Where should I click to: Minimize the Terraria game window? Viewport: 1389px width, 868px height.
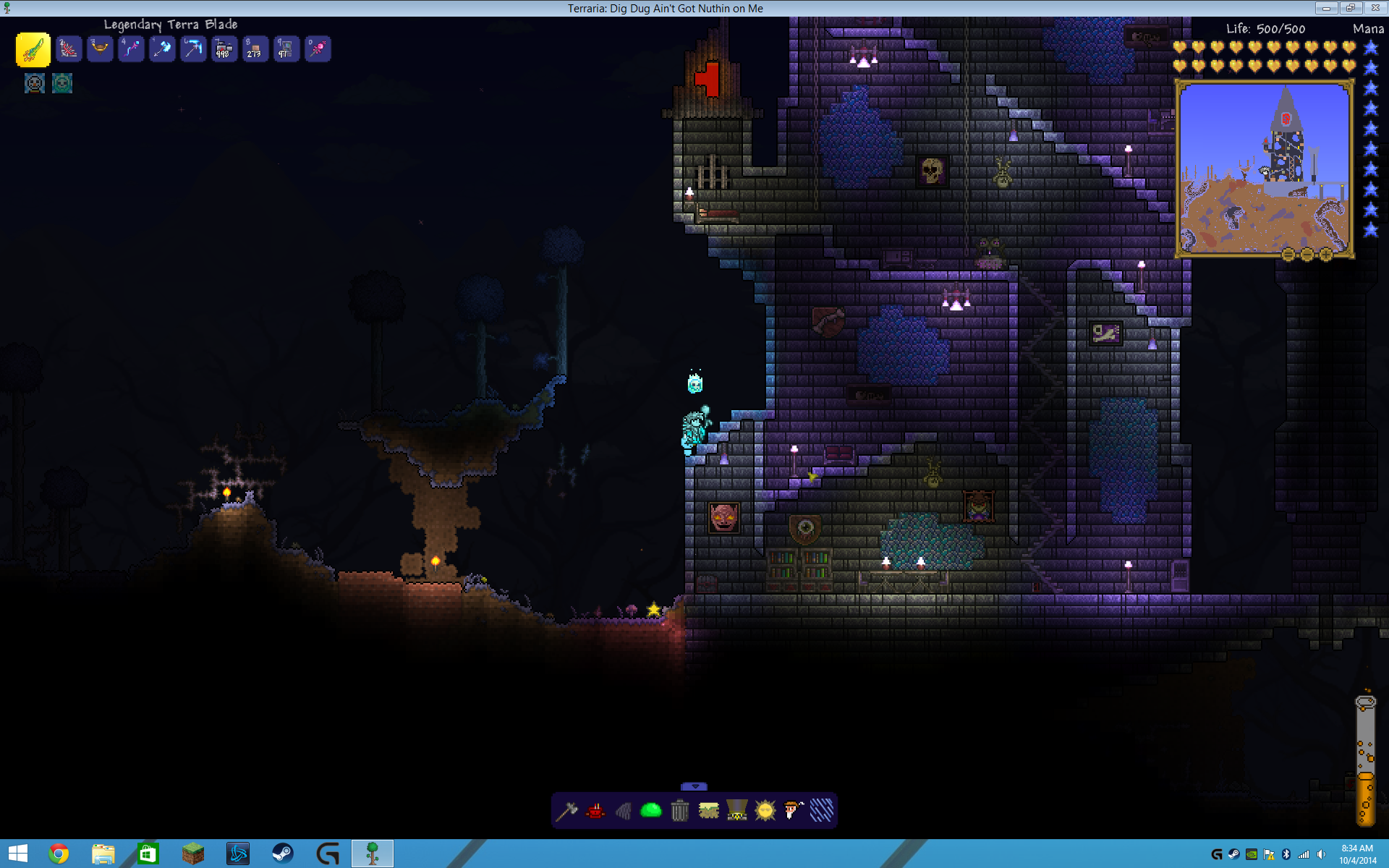pyautogui.click(x=1326, y=8)
